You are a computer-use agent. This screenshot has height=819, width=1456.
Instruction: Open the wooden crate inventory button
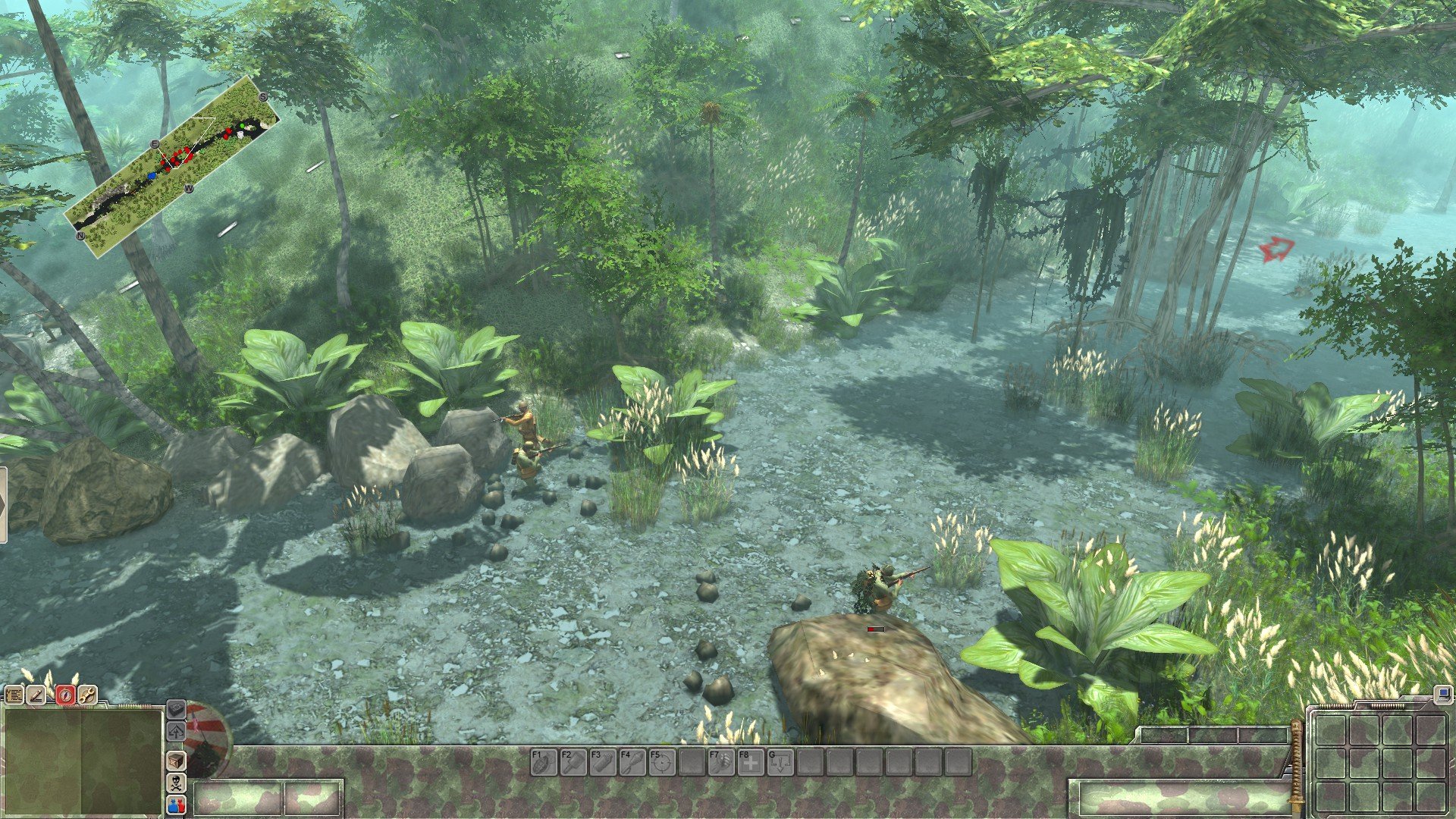(176, 760)
